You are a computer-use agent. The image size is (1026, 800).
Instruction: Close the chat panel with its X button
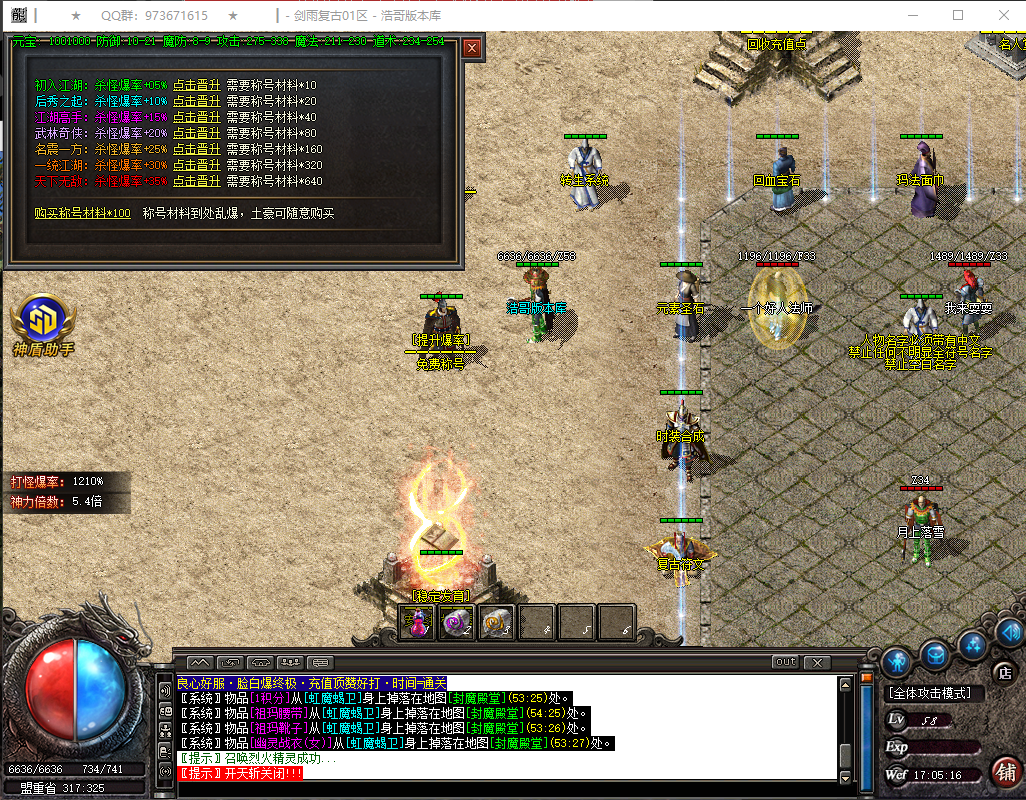point(817,662)
